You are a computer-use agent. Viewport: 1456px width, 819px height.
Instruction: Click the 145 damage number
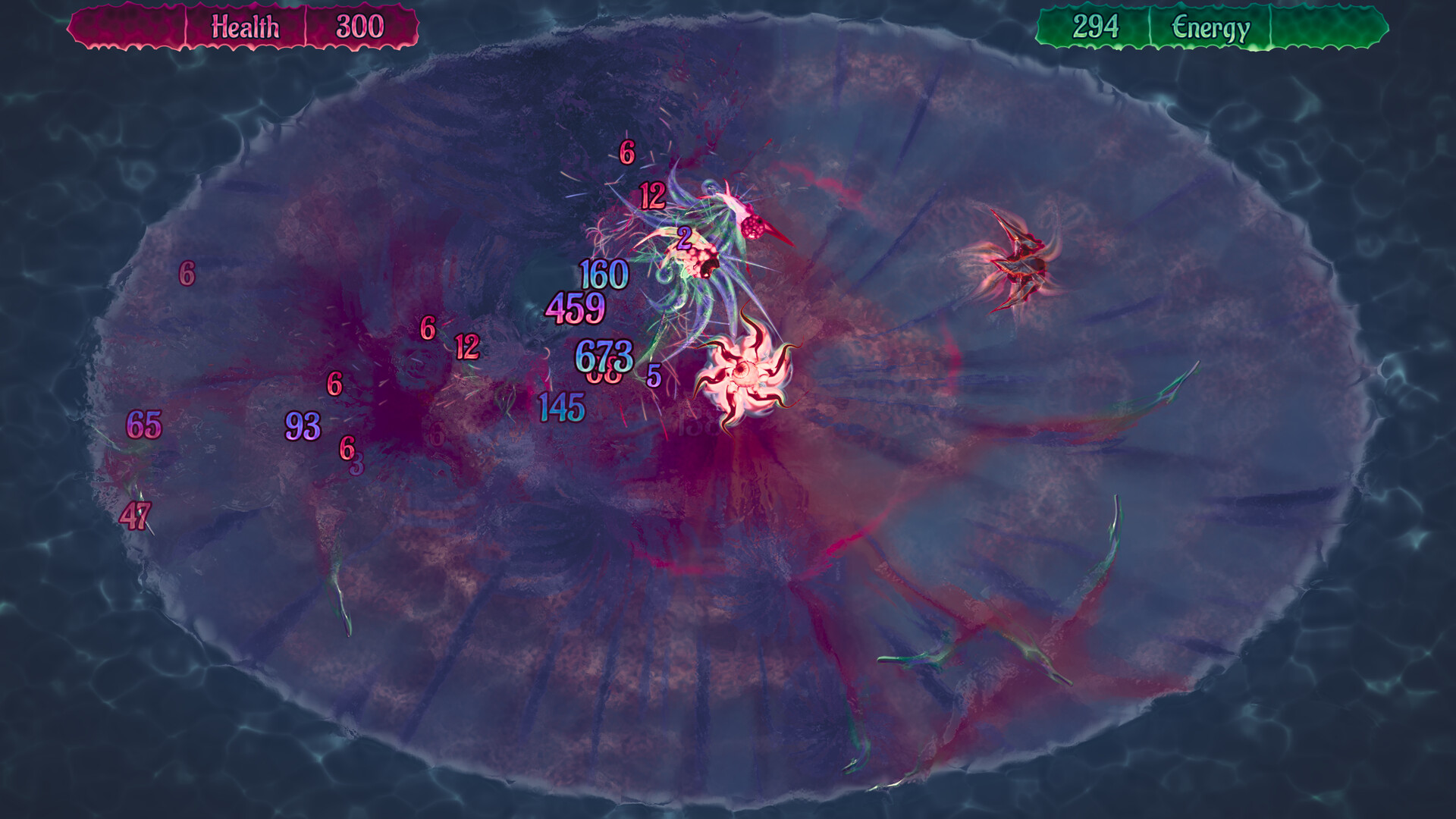(559, 406)
